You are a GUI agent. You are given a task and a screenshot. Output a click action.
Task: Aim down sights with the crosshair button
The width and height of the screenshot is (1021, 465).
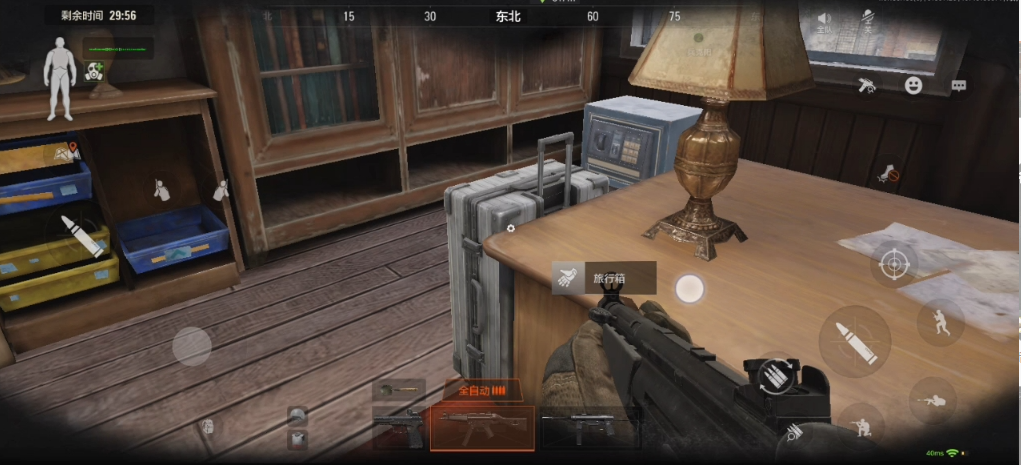tap(893, 264)
